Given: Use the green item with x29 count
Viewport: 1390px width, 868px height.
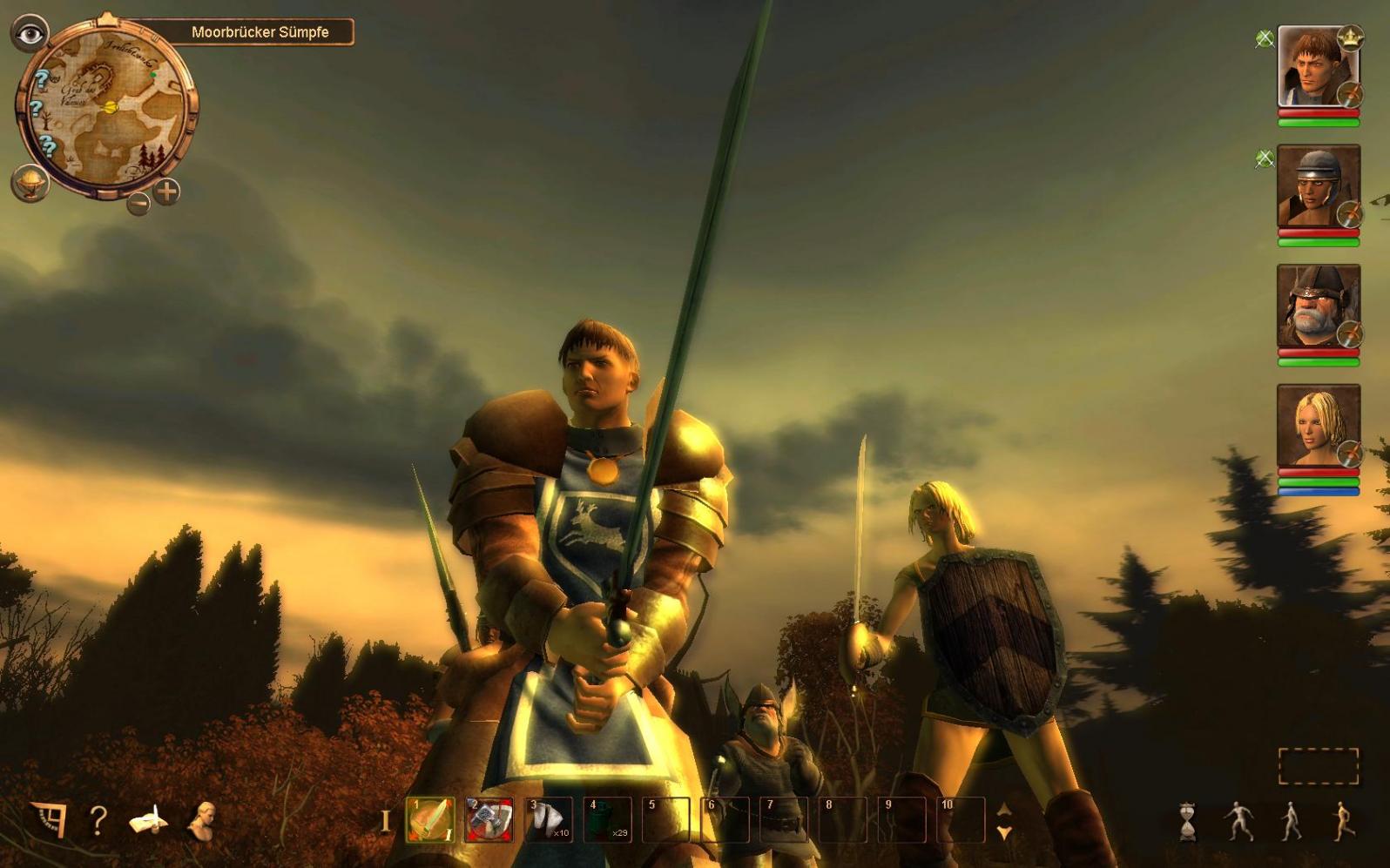Looking at the screenshot, I should click(608, 820).
